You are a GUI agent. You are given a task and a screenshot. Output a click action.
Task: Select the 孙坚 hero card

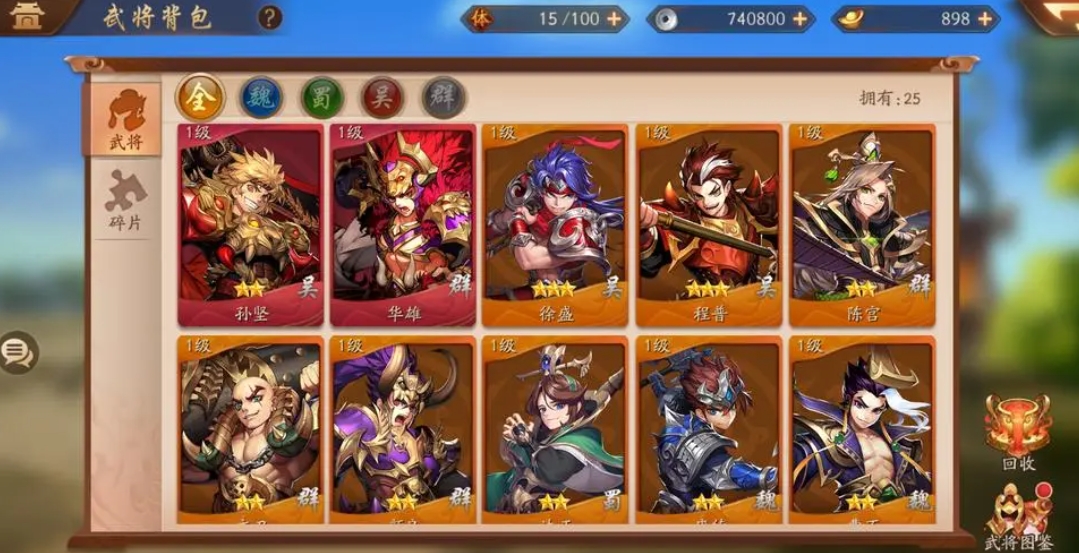pos(251,225)
